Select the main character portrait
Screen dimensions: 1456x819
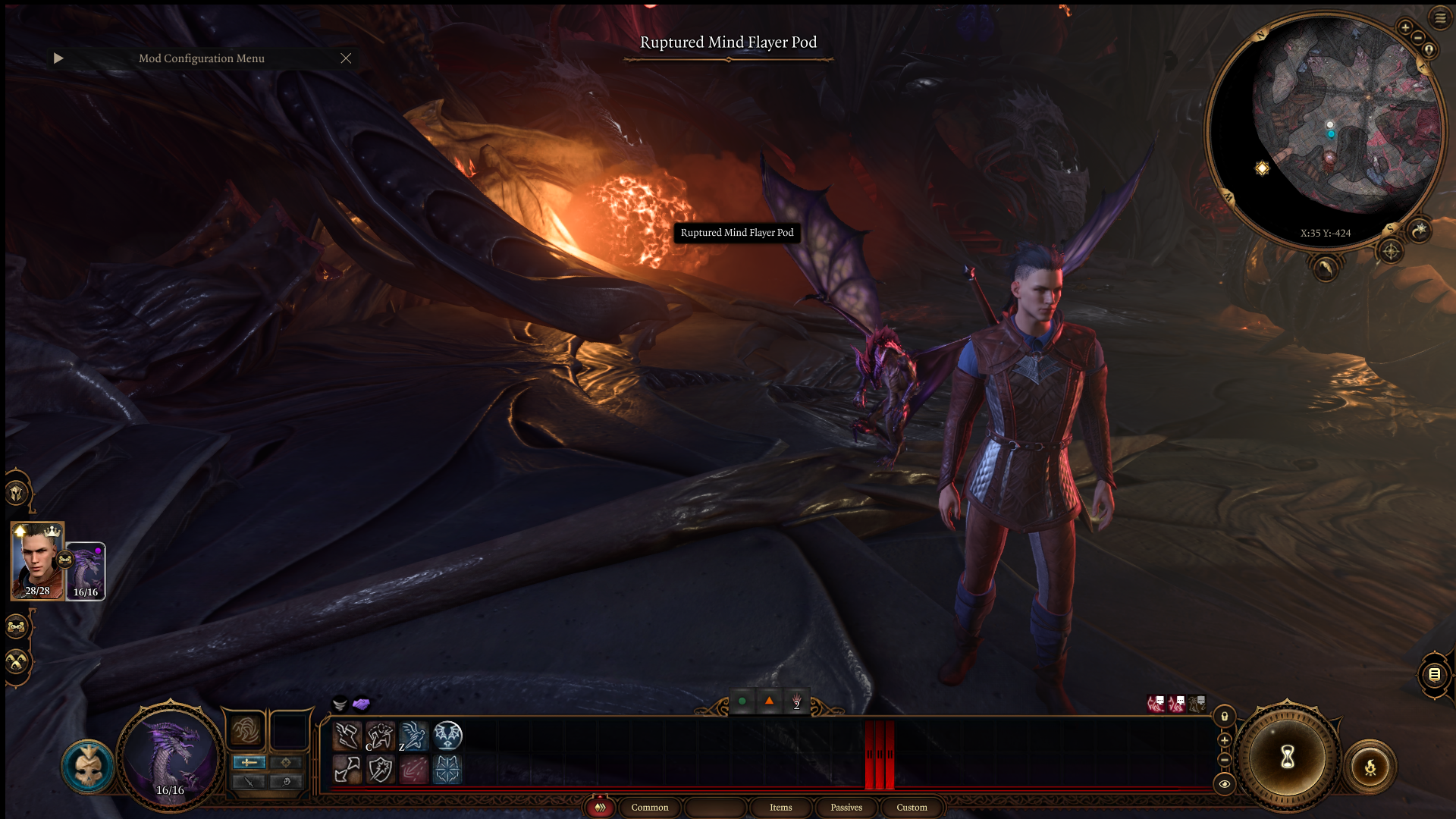tap(37, 560)
